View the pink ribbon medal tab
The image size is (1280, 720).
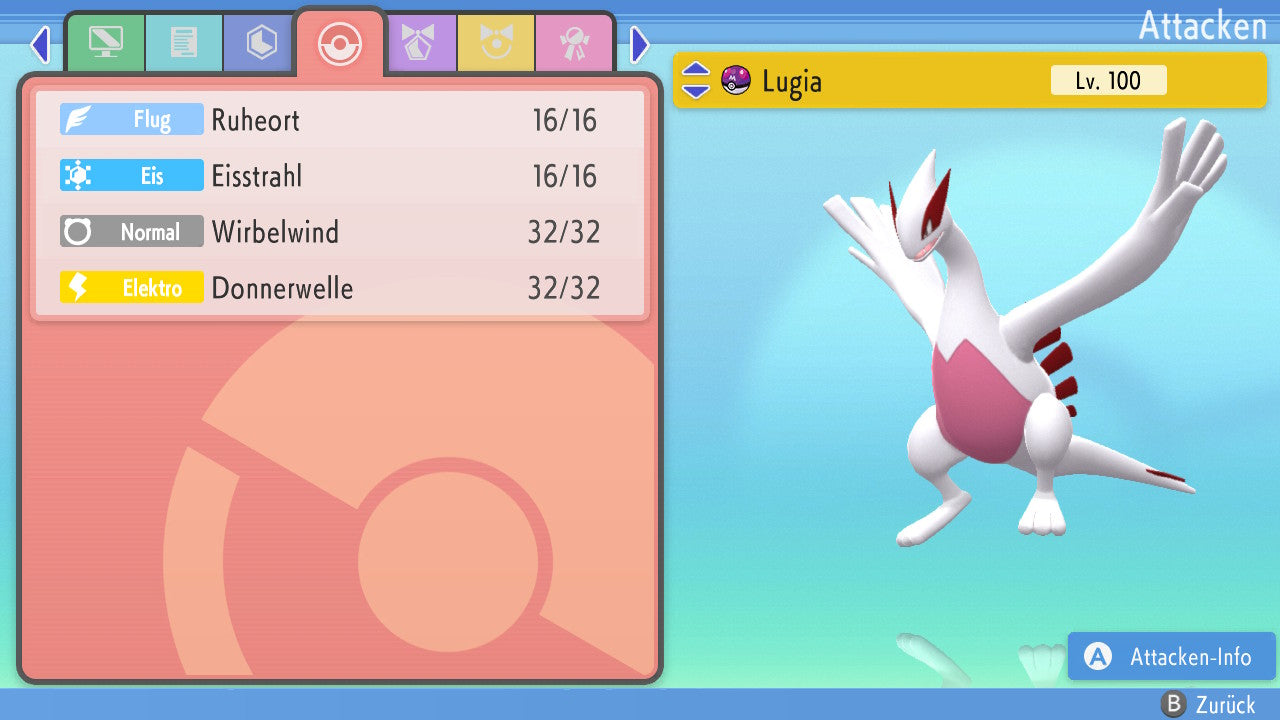[574, 42]
